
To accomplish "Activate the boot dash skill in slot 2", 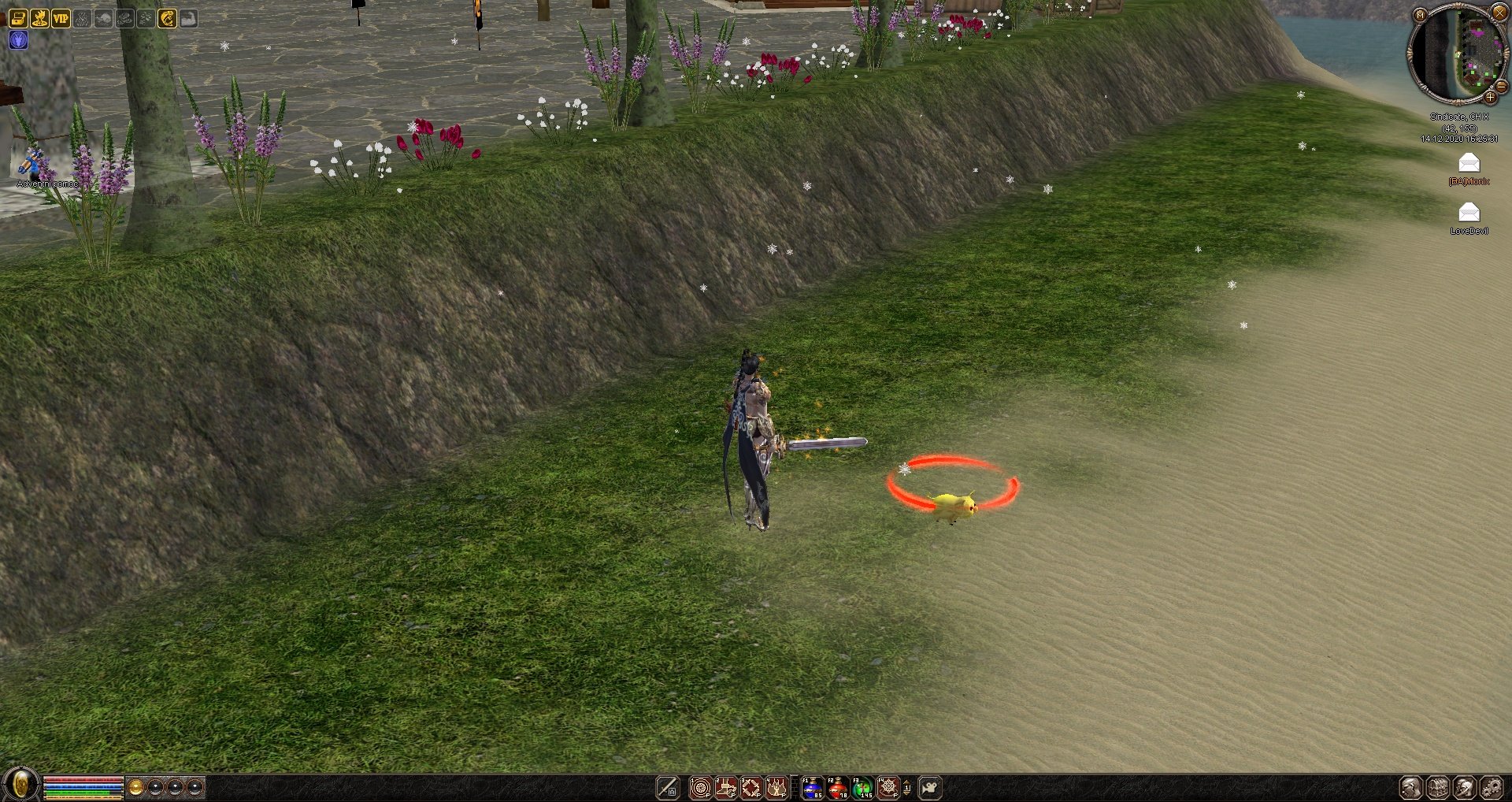I will [x=725, y=787].
